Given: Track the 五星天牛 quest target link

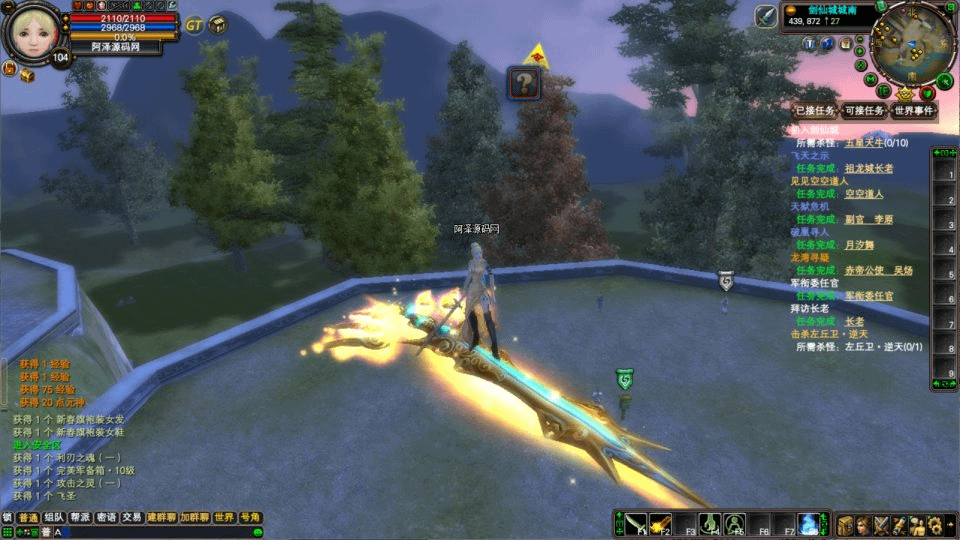Looking at the screenshot, I should (x=865, y=143).
